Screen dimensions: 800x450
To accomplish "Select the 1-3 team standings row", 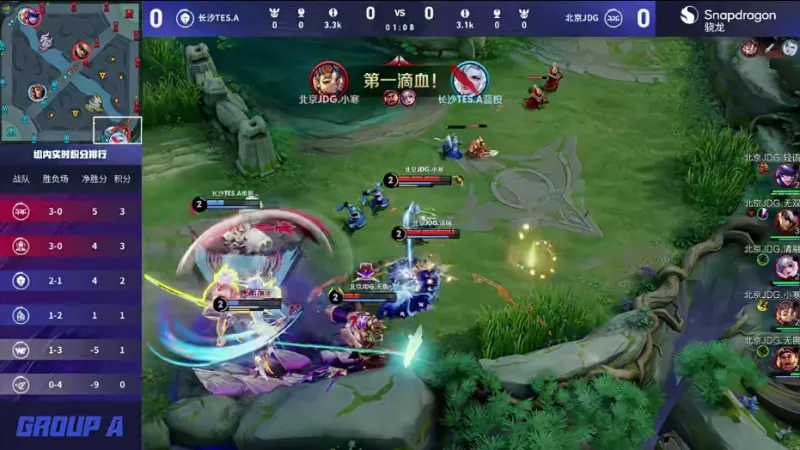I will 70,350.
